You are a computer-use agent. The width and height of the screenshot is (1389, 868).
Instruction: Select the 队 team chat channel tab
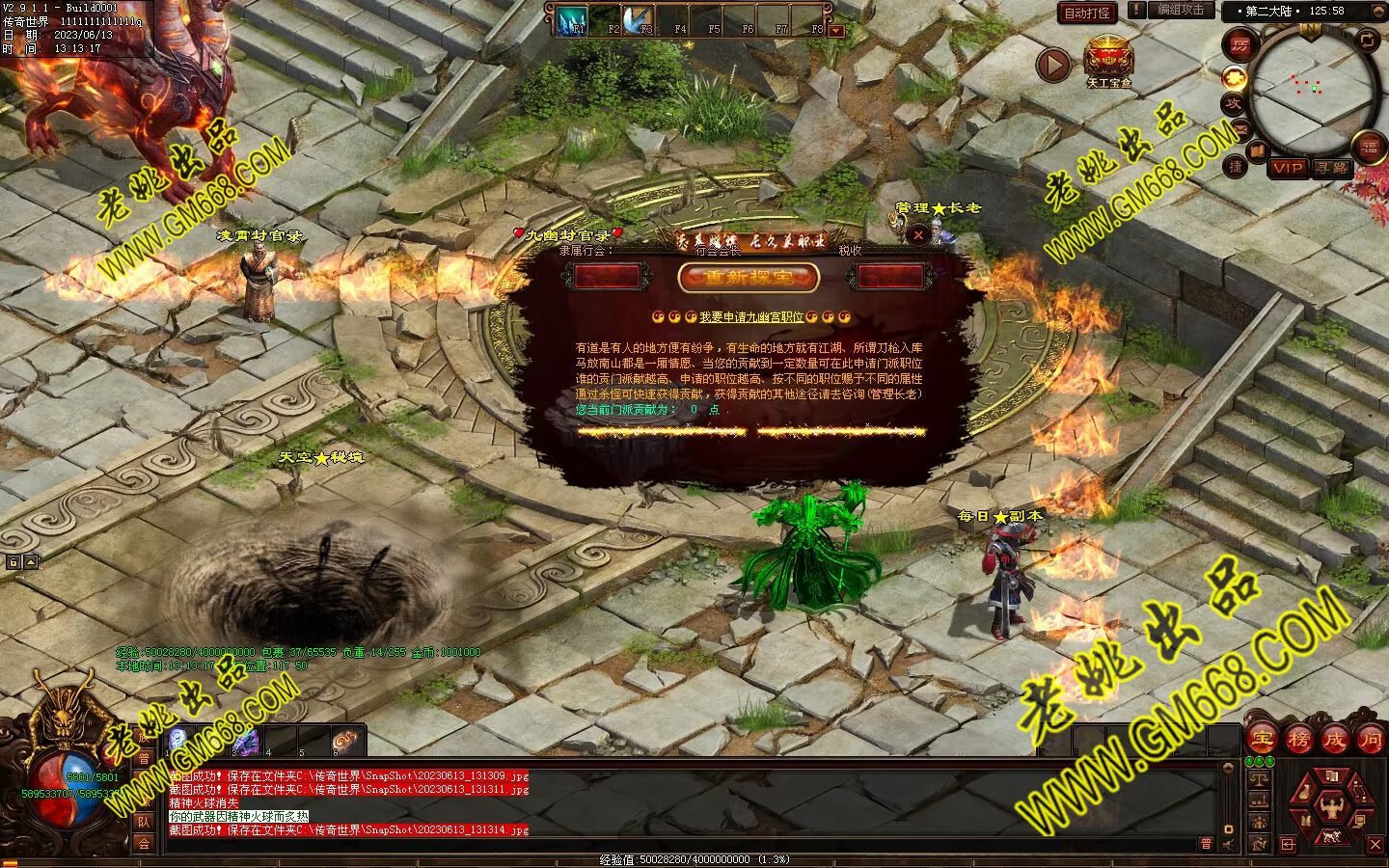coord(144,822)
